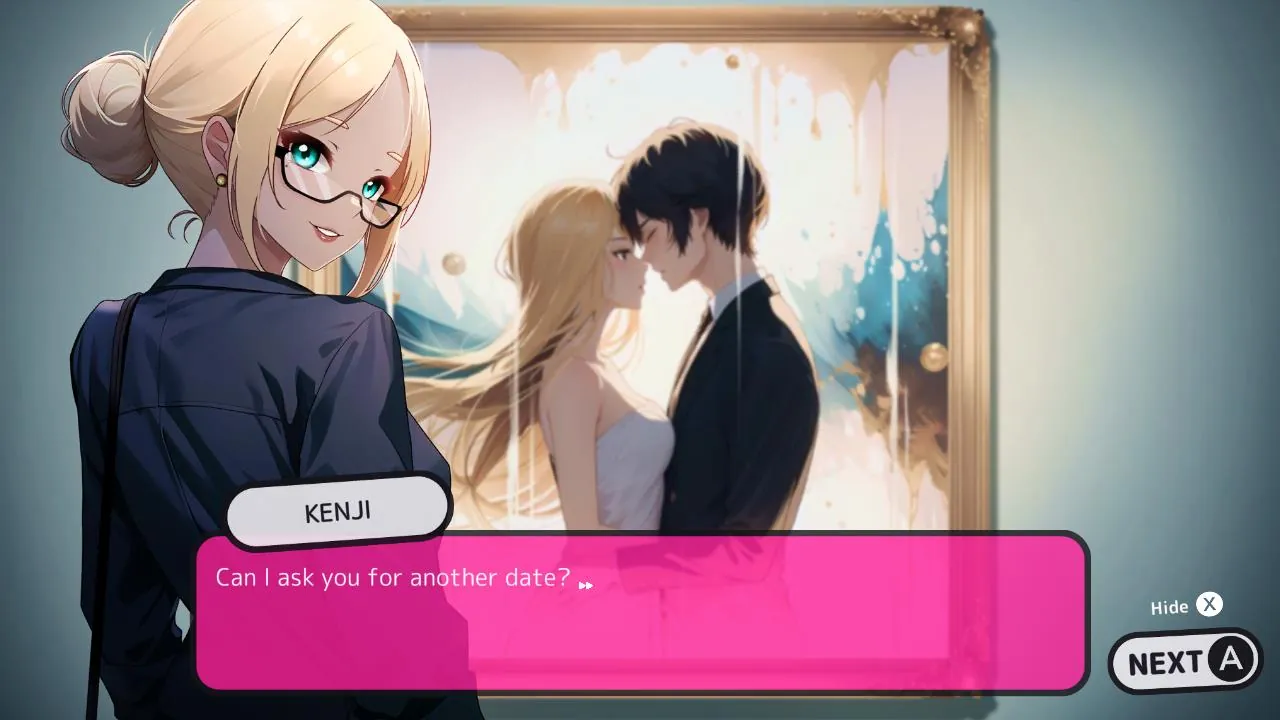Click the dialogue line asking for another date
1280x720 pixels.
(390, 577)
